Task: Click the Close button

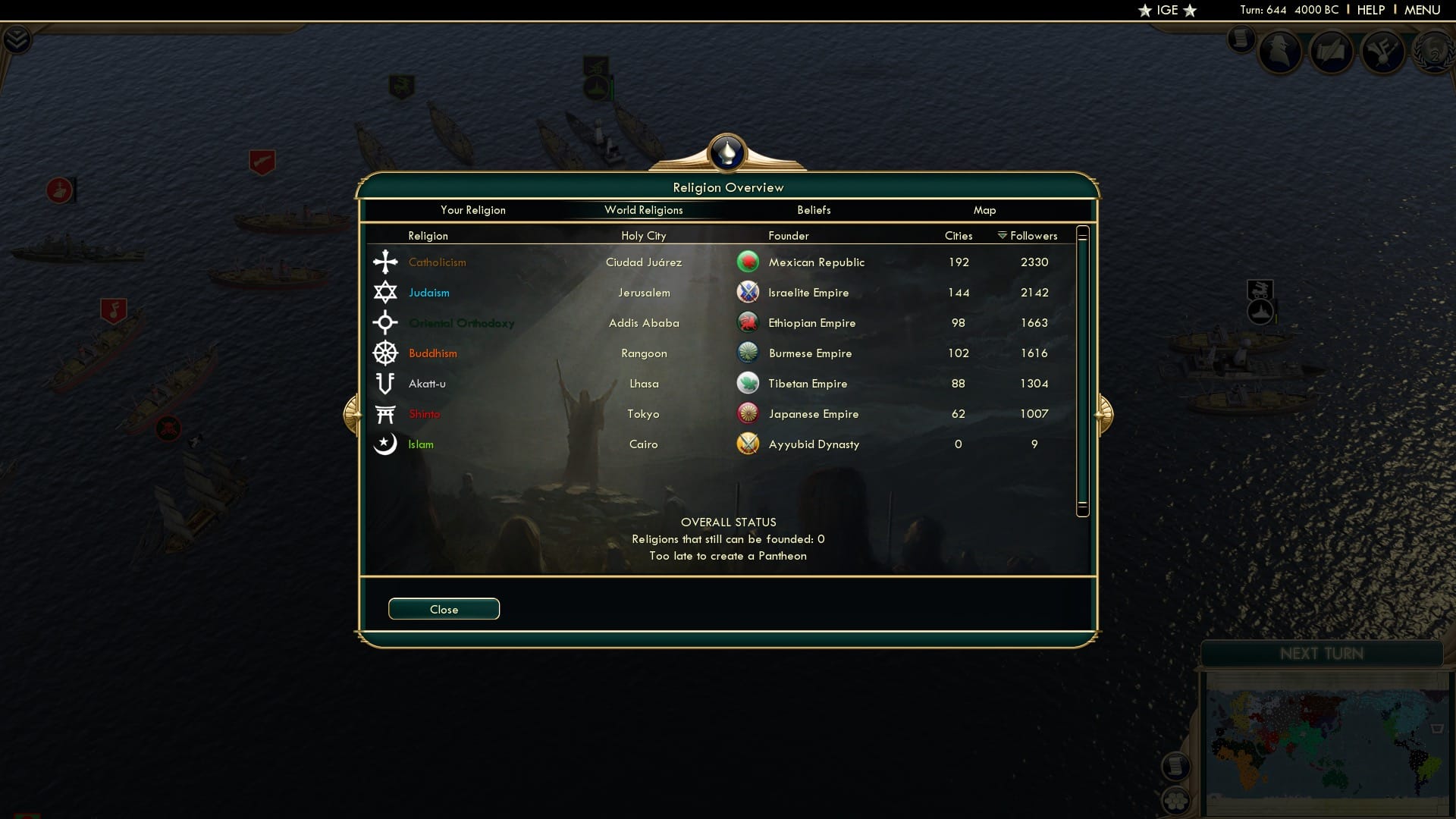Action: point(444,609)
